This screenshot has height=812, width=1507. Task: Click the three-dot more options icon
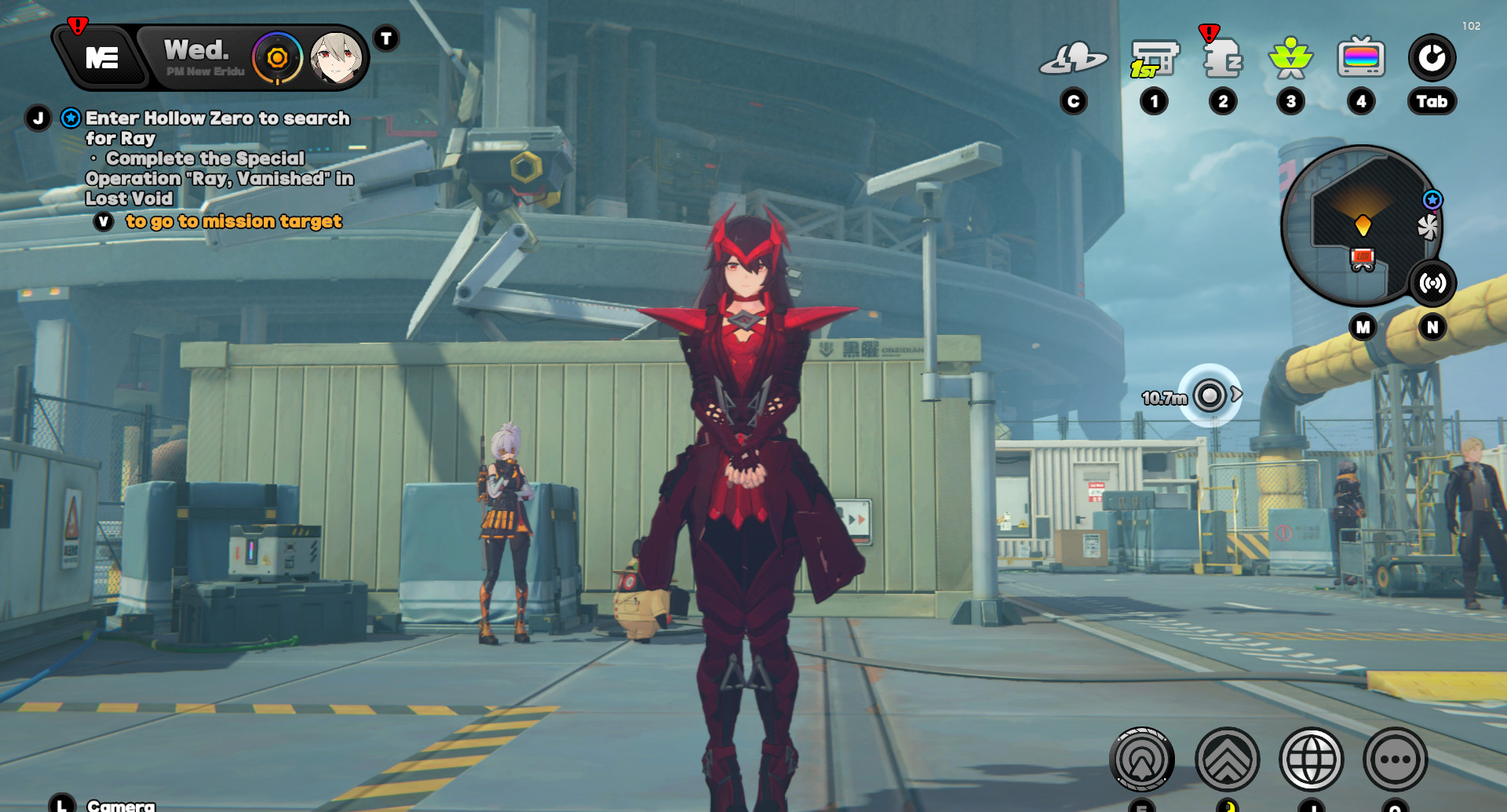coord(1393,759)
